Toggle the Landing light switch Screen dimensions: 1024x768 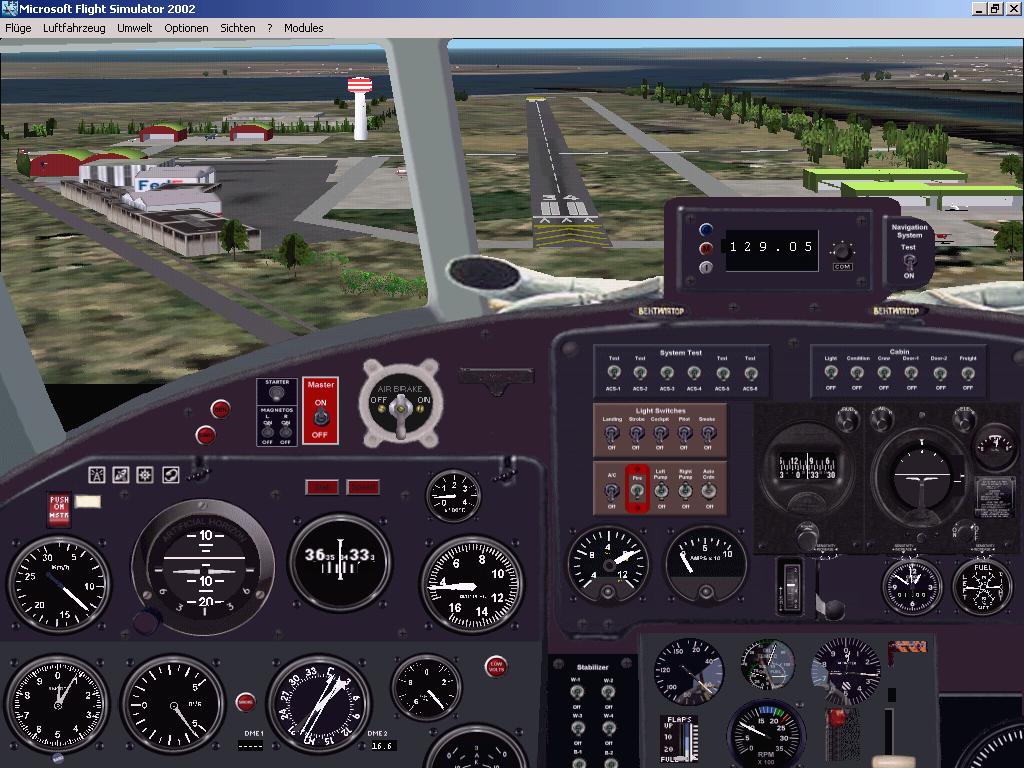click(612, 434)
